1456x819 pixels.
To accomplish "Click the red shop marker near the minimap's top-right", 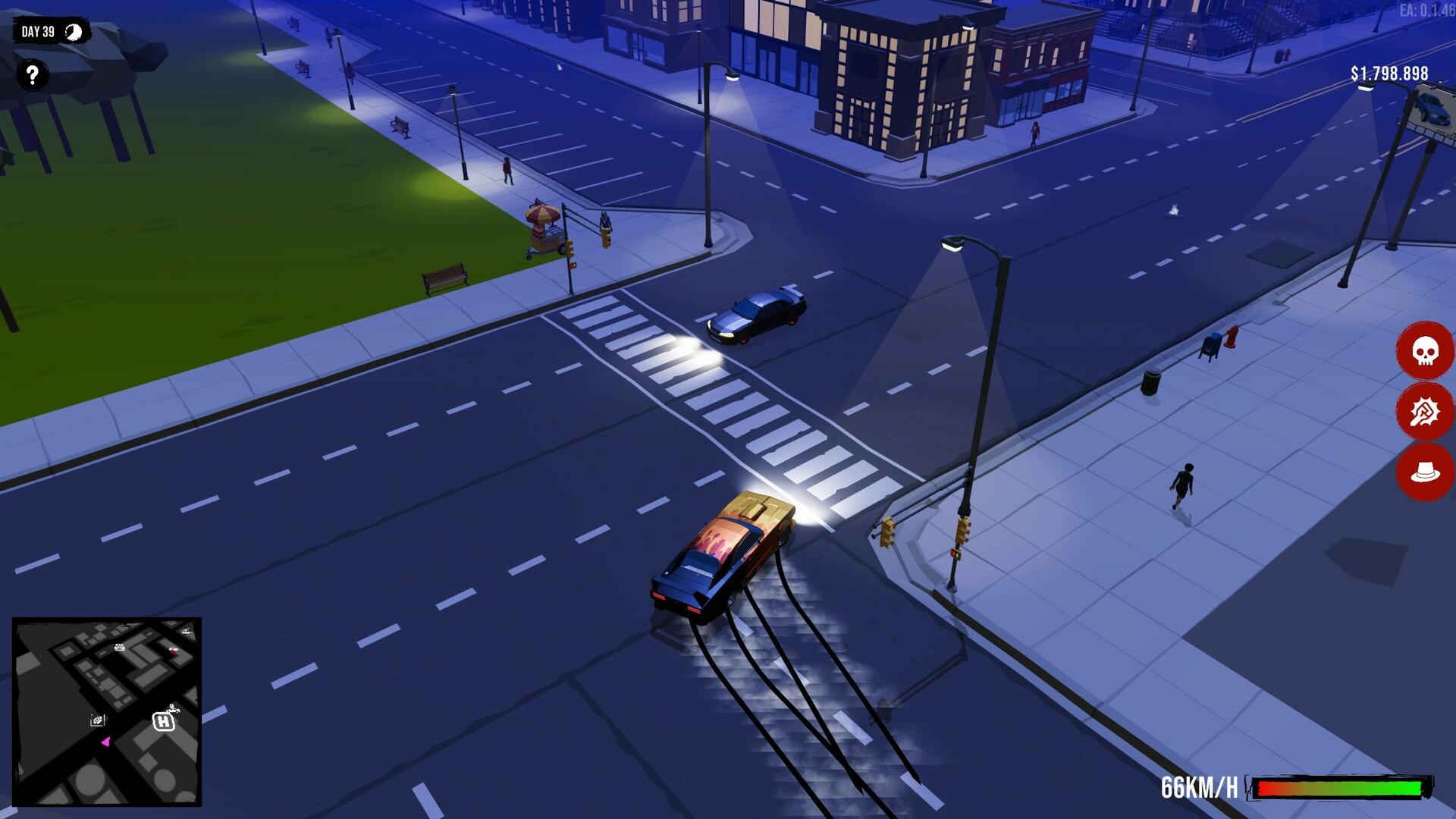I will click(173, 650).
